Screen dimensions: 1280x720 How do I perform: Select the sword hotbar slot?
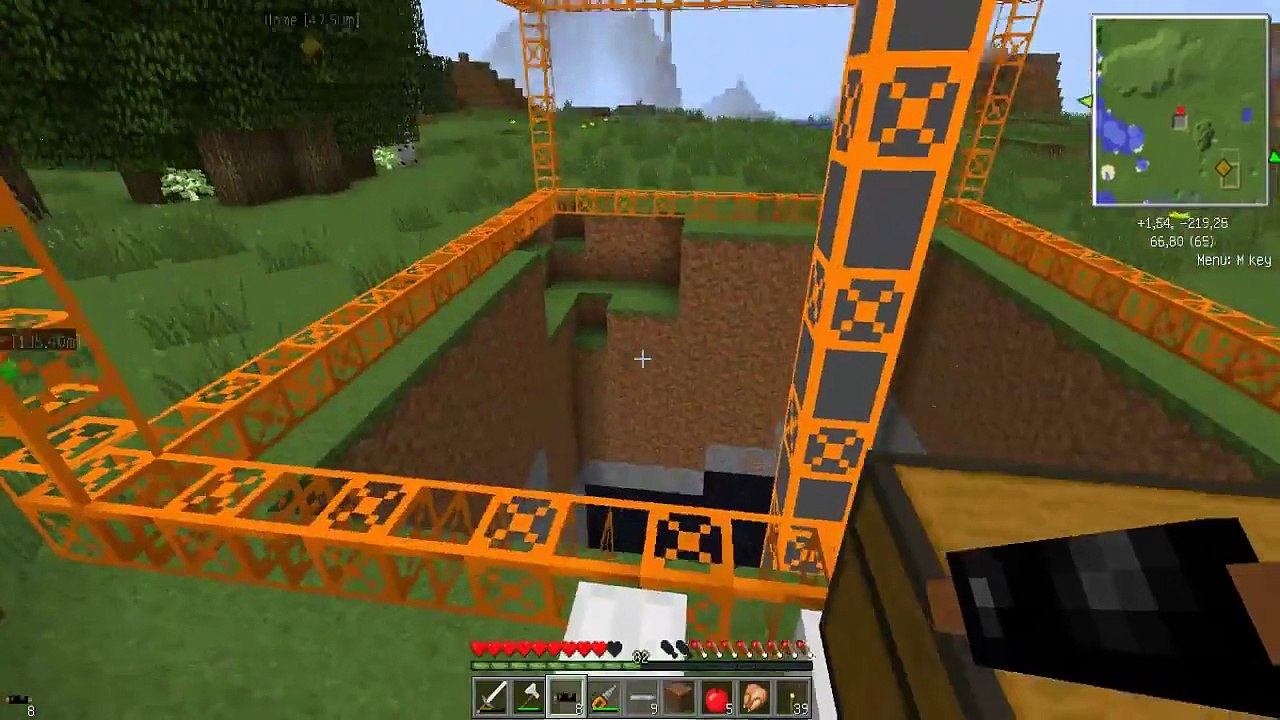pos(492,697)
